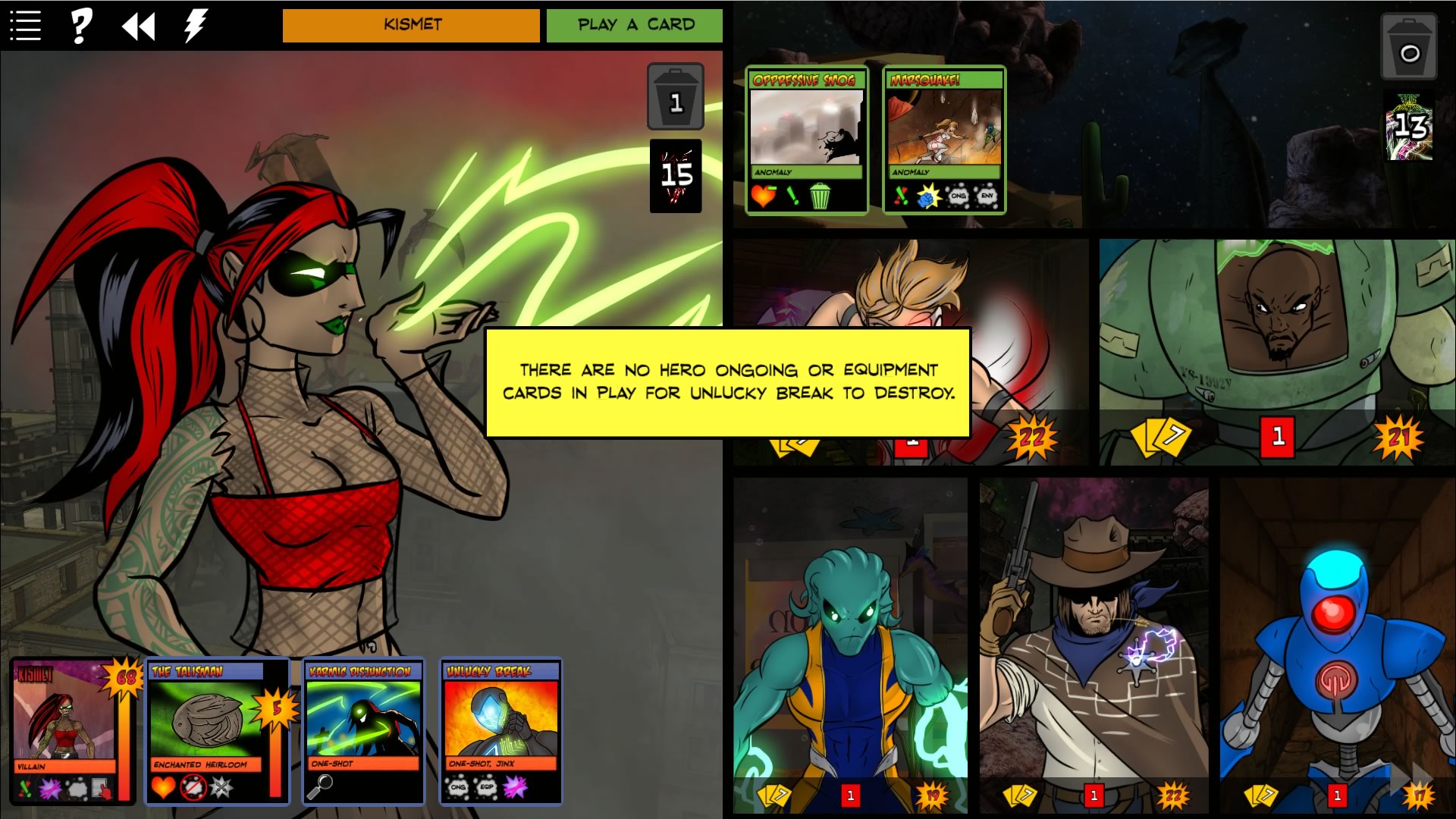The height and width of the screenshot is (819, 1456).
Task: Switch to the Kismet tab
Action: coord(410,25)
